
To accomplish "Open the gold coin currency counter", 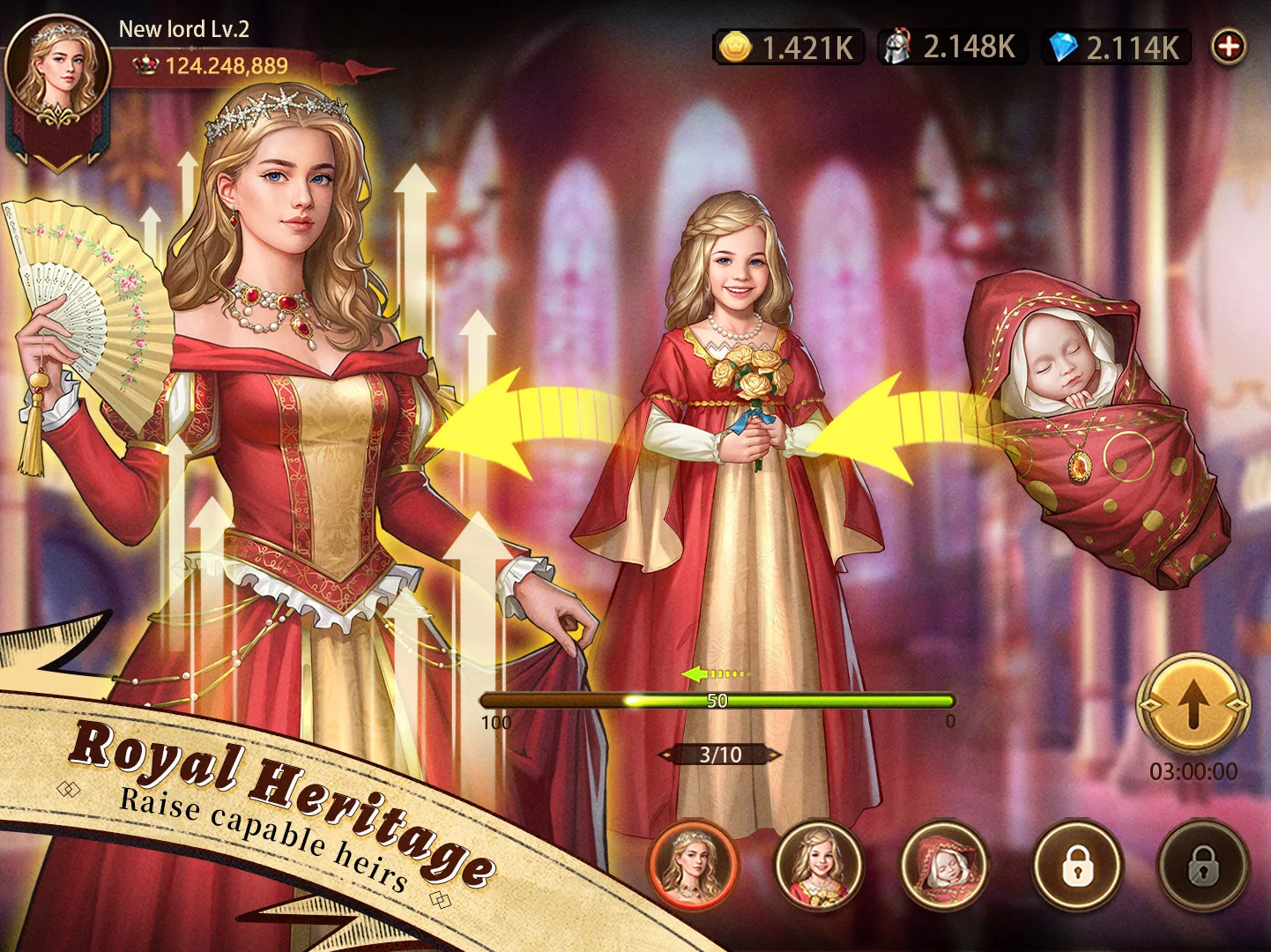I will tap(787, 47).
